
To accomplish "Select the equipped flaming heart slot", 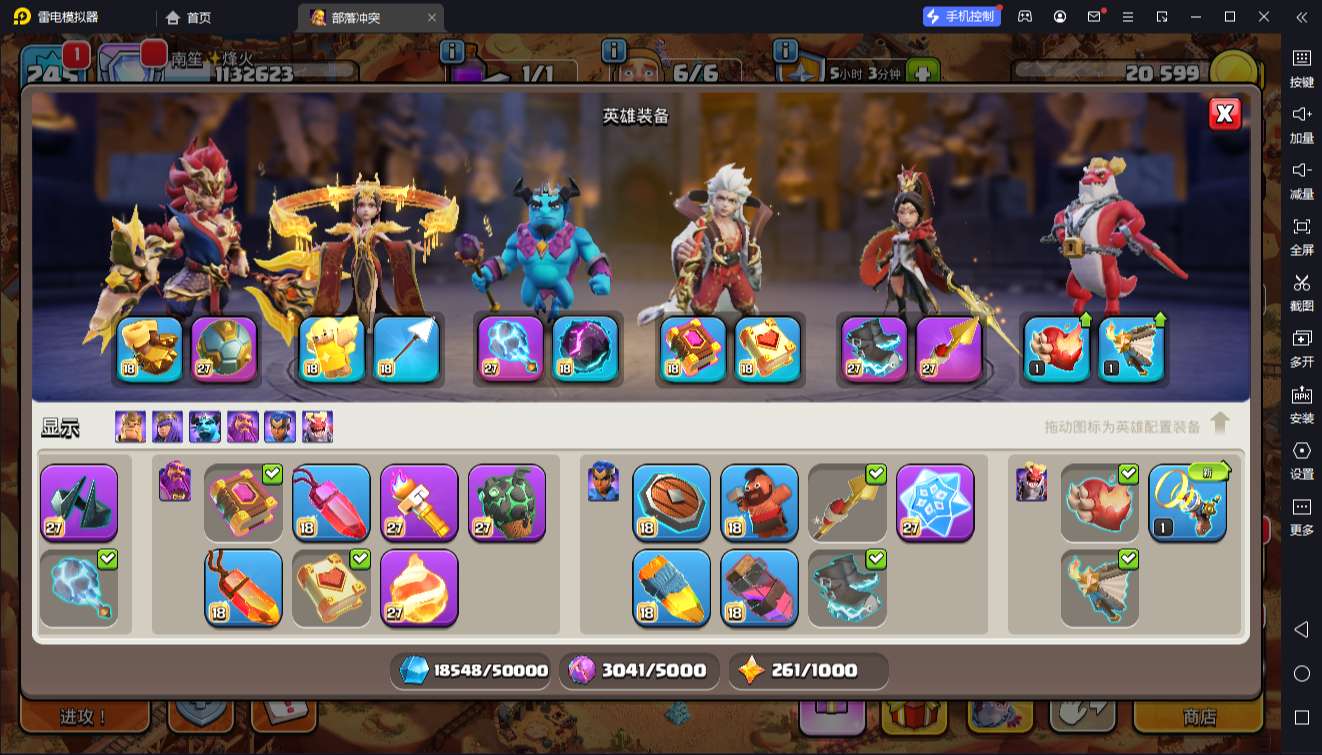I will [1056, 349].
